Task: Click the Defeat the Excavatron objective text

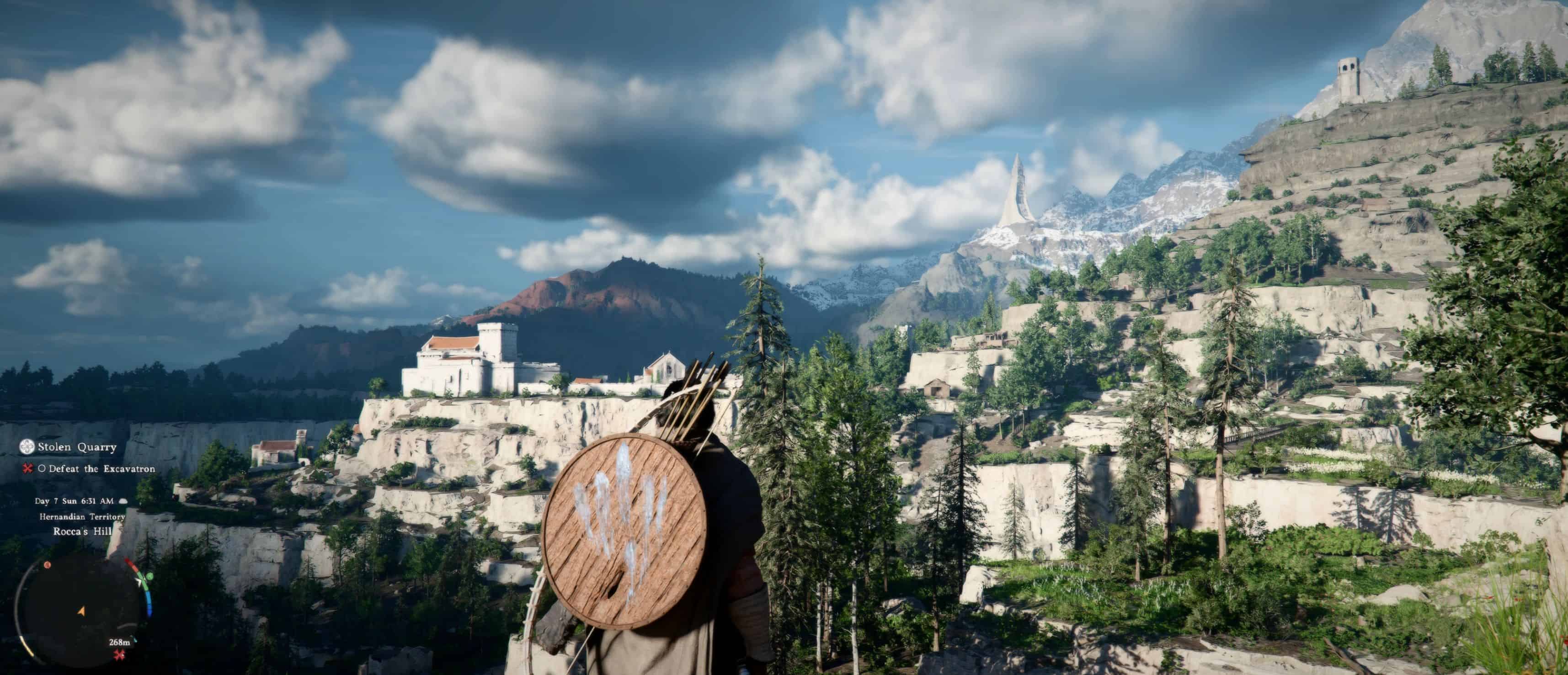Action: (101, 469)
